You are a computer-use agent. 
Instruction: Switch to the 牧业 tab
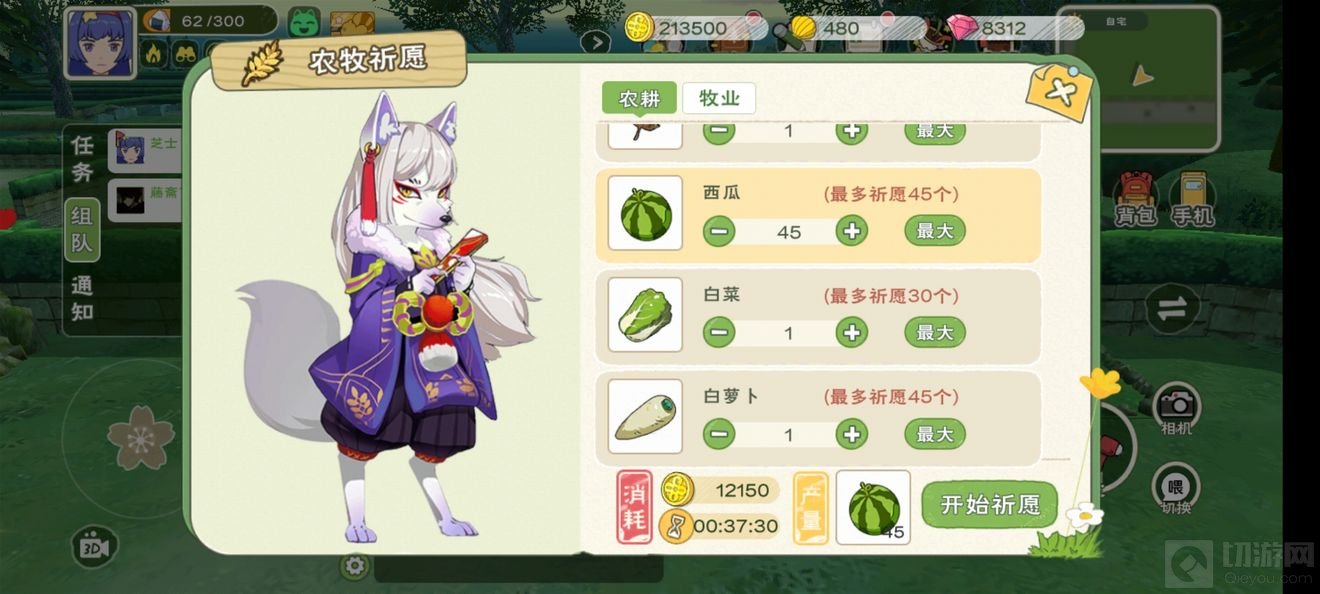tap(719, 98)
